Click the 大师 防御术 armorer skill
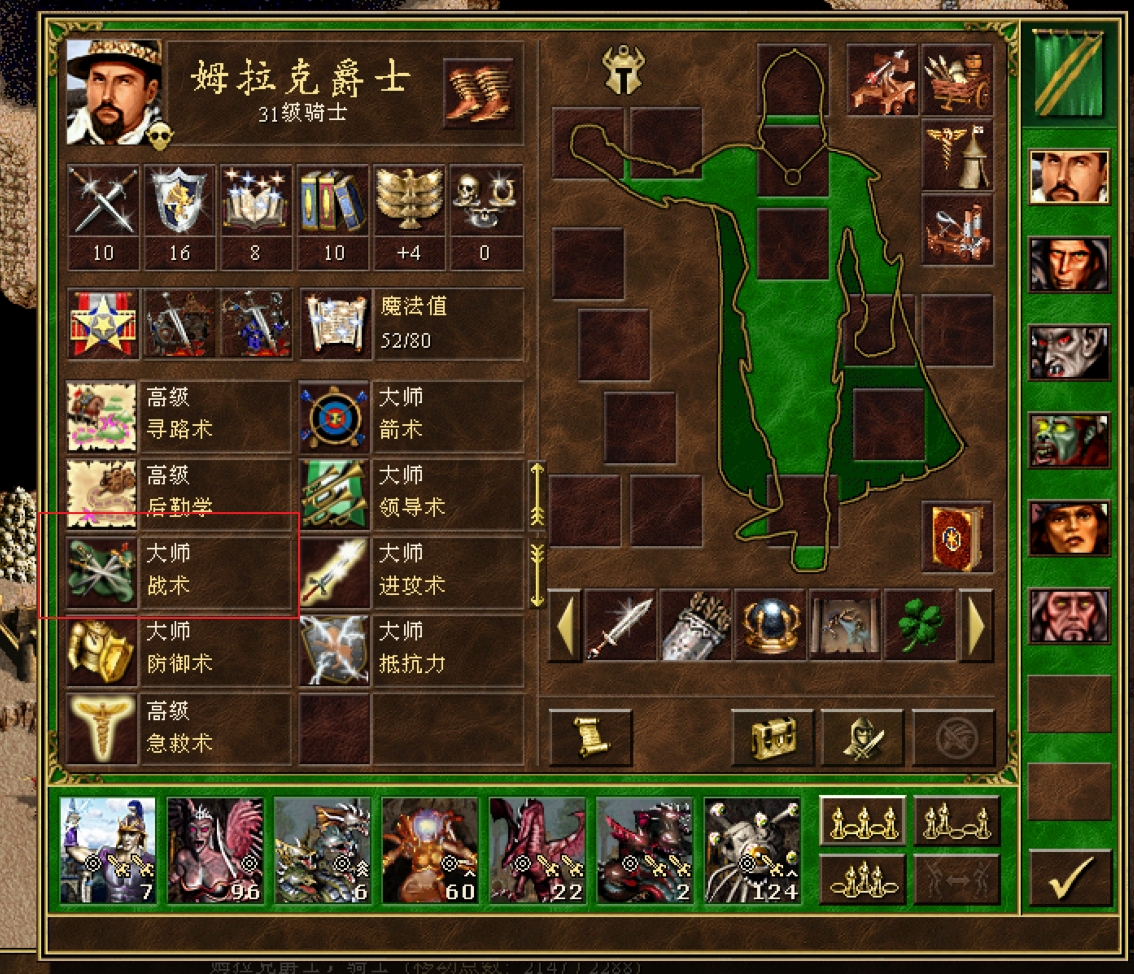 tap(178, 650)
